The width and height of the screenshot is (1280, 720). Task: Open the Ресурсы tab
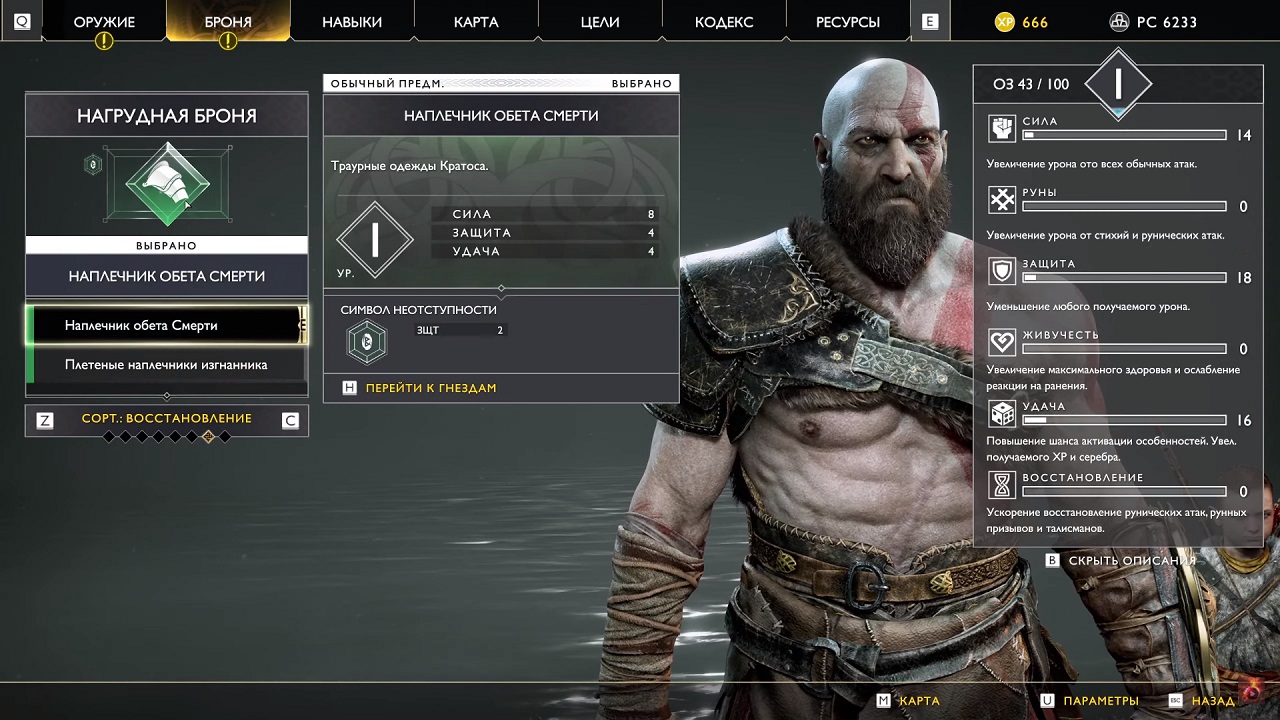click(848, 22)
